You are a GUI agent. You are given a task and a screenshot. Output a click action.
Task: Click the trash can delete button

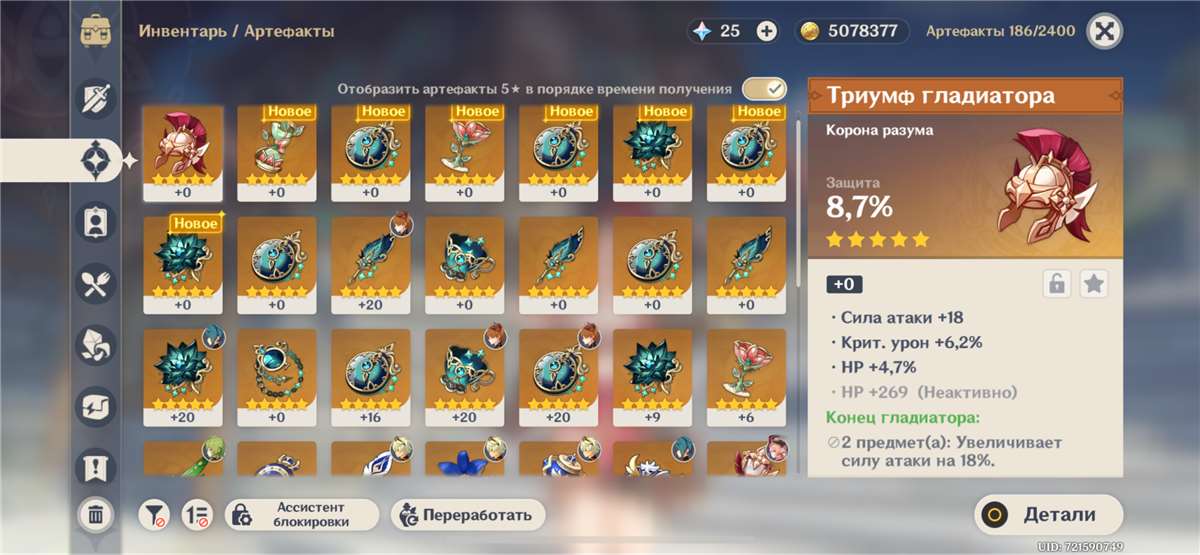(95, 515)
